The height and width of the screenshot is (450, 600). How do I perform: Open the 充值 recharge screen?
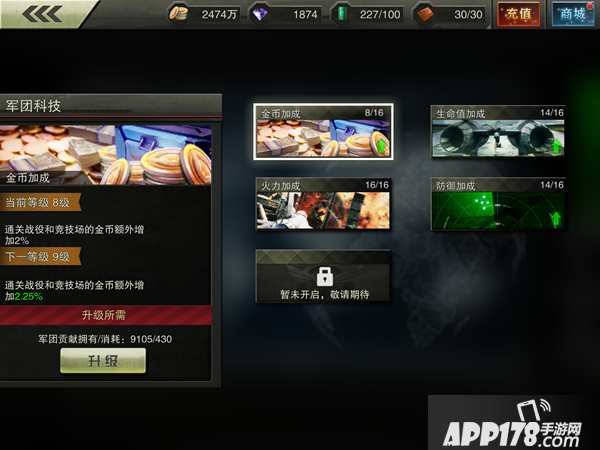tap(519, 14)
